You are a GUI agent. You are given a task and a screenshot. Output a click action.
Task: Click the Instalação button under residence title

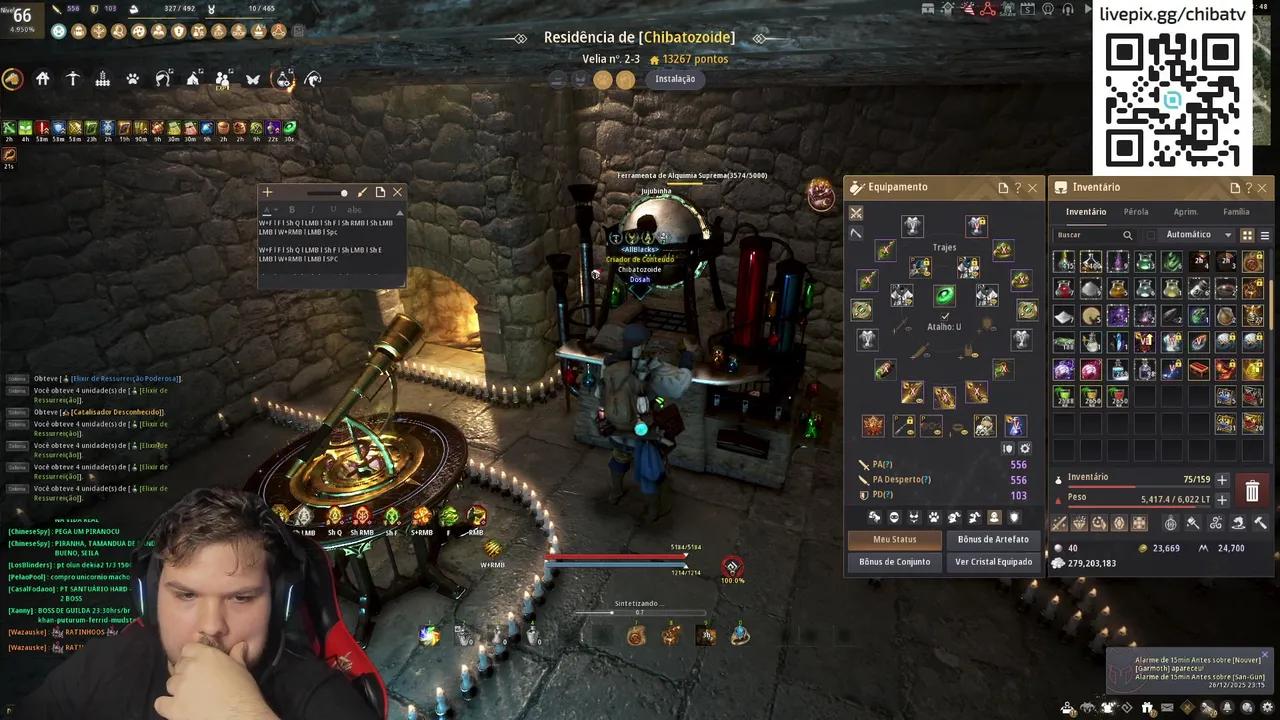click(675, 79)
